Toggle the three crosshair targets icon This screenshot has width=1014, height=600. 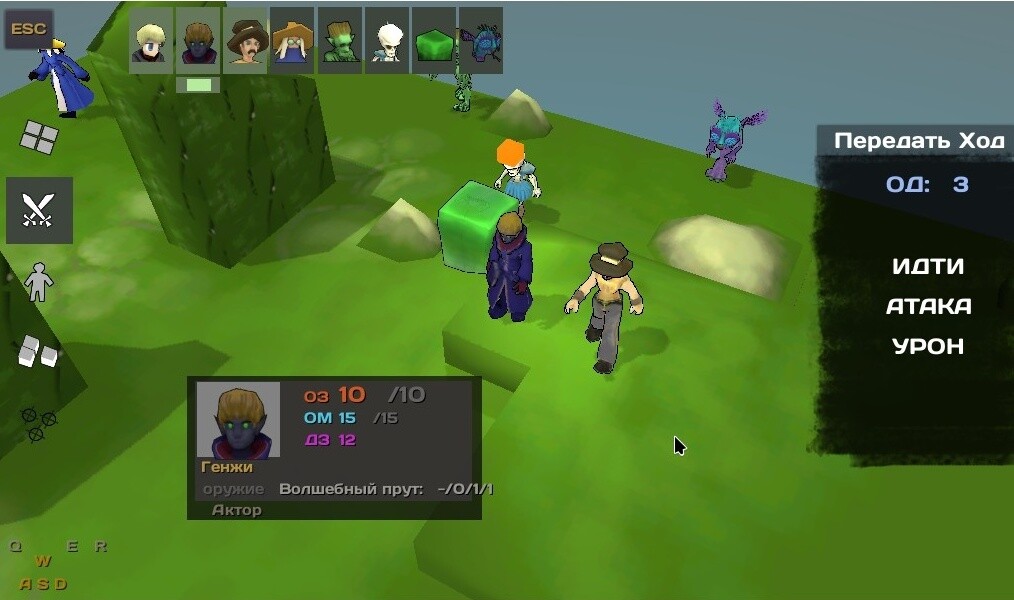[39, 423]
